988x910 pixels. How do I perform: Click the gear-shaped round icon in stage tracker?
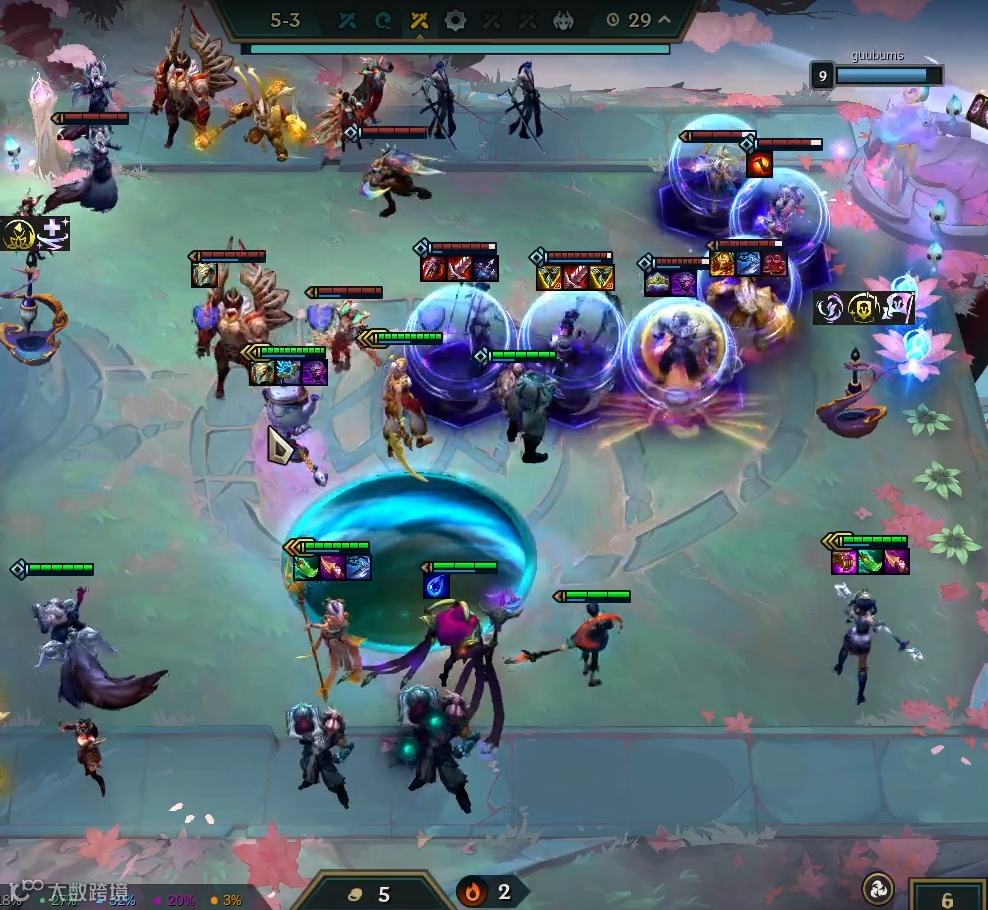point(455,20)
